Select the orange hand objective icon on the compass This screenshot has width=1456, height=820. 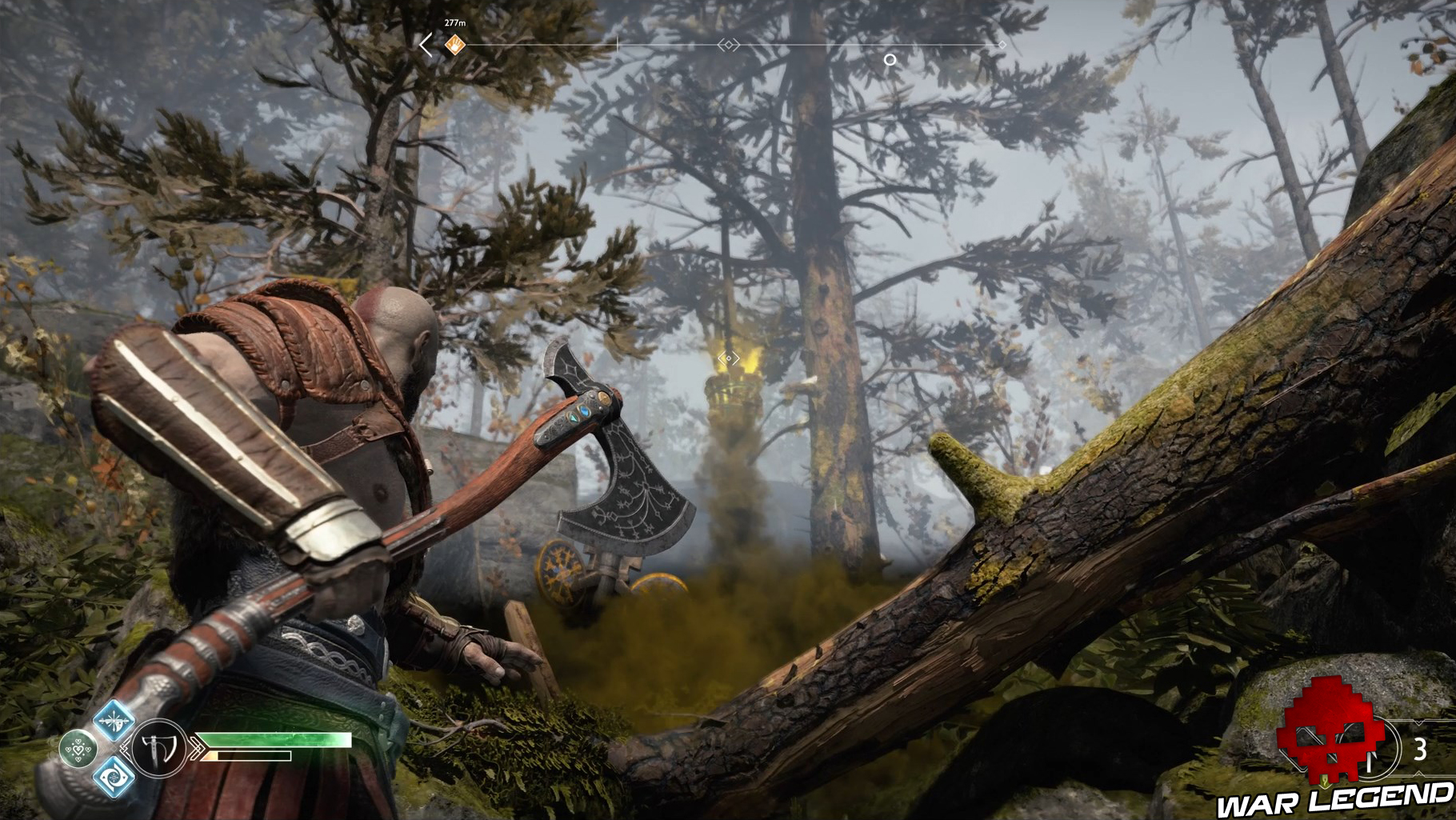(454, 45)
